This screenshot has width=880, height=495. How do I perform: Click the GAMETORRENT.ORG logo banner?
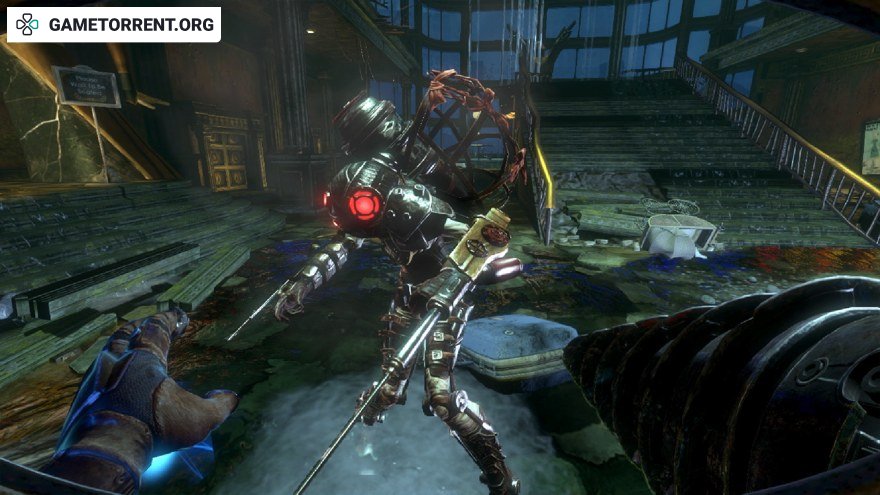(x=114, y=24)
